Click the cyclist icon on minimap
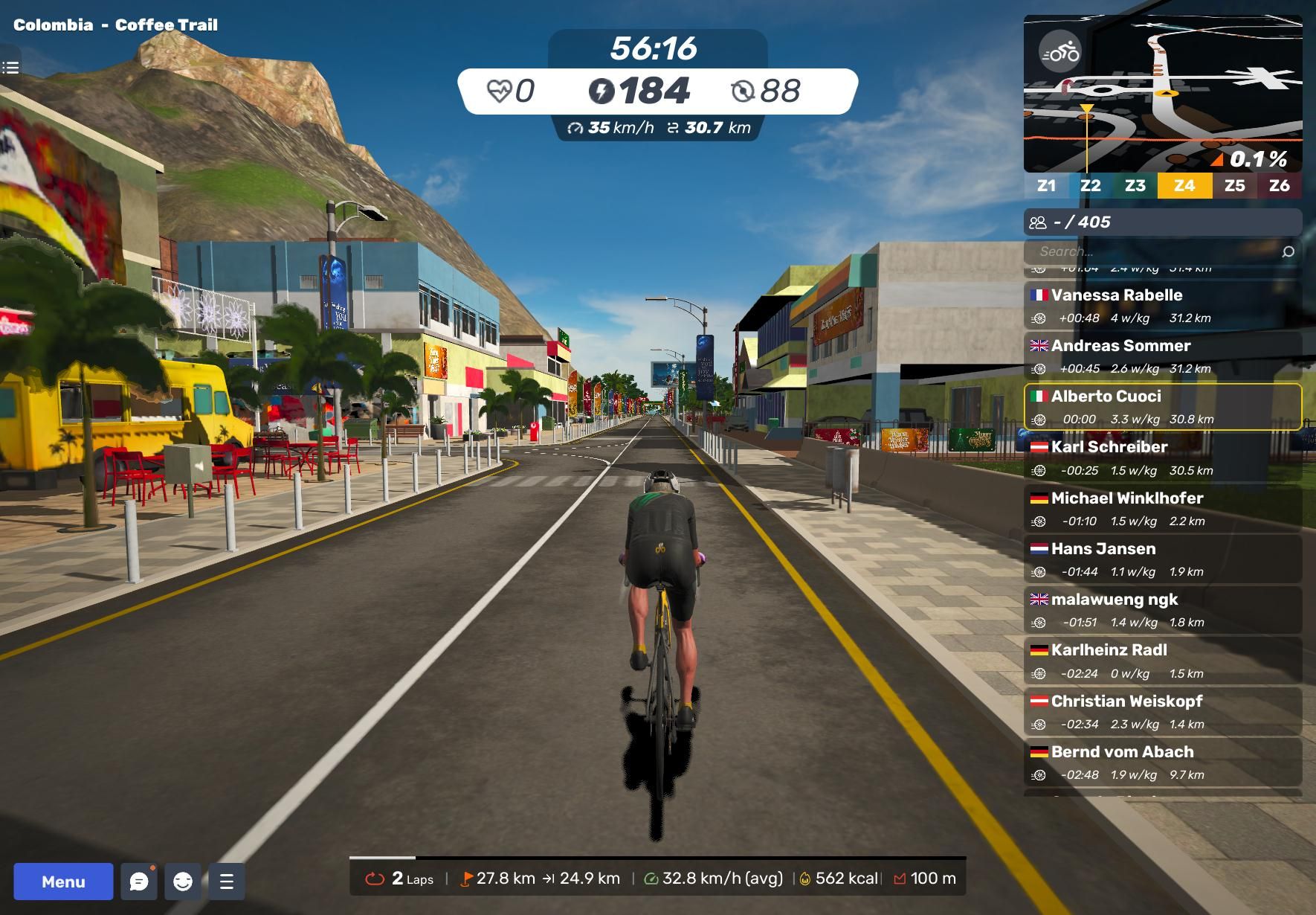This screenshot has height=915, width=1316. pos(1060,52)
